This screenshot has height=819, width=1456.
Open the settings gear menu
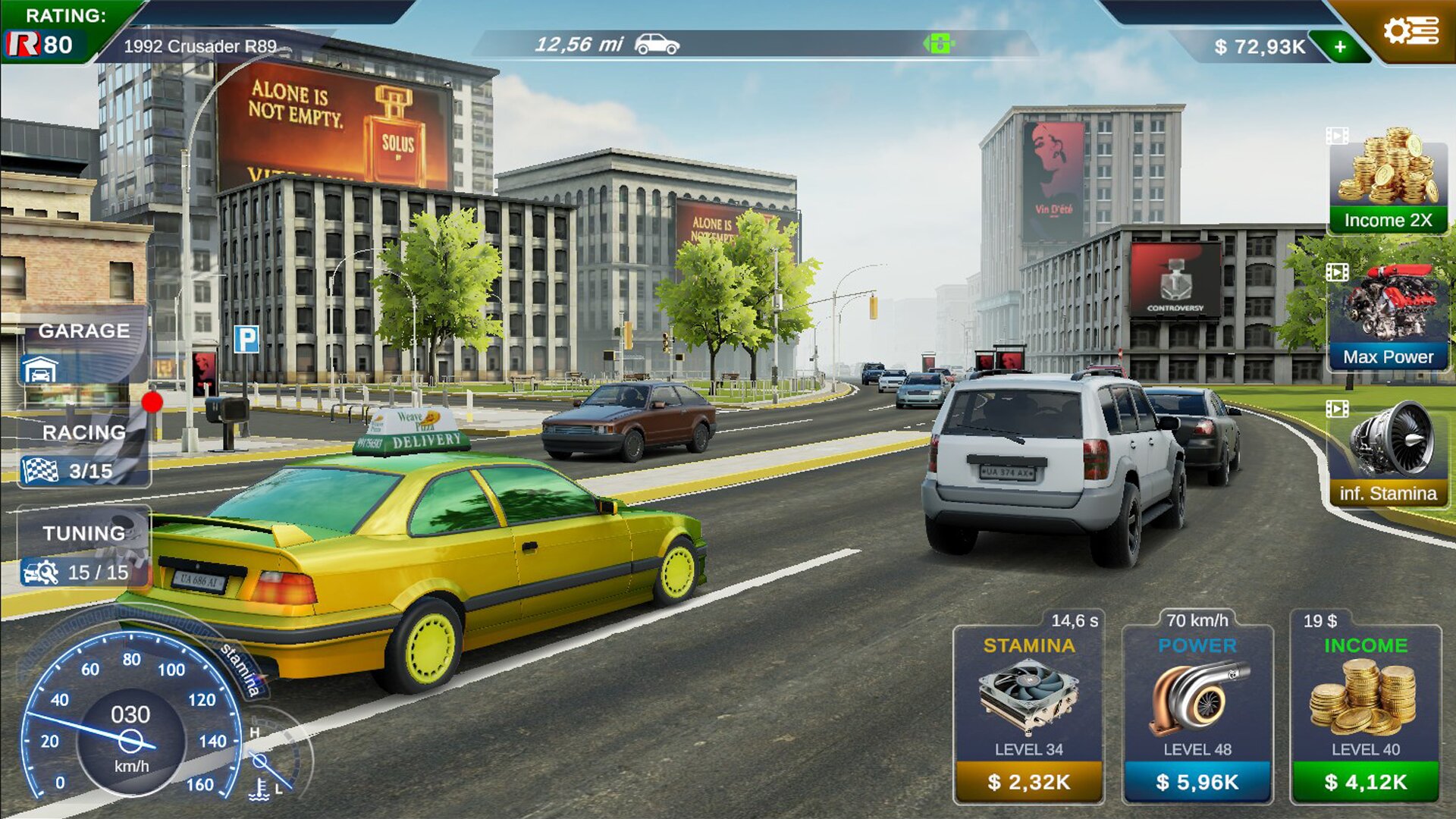[x=1409, y=32]
